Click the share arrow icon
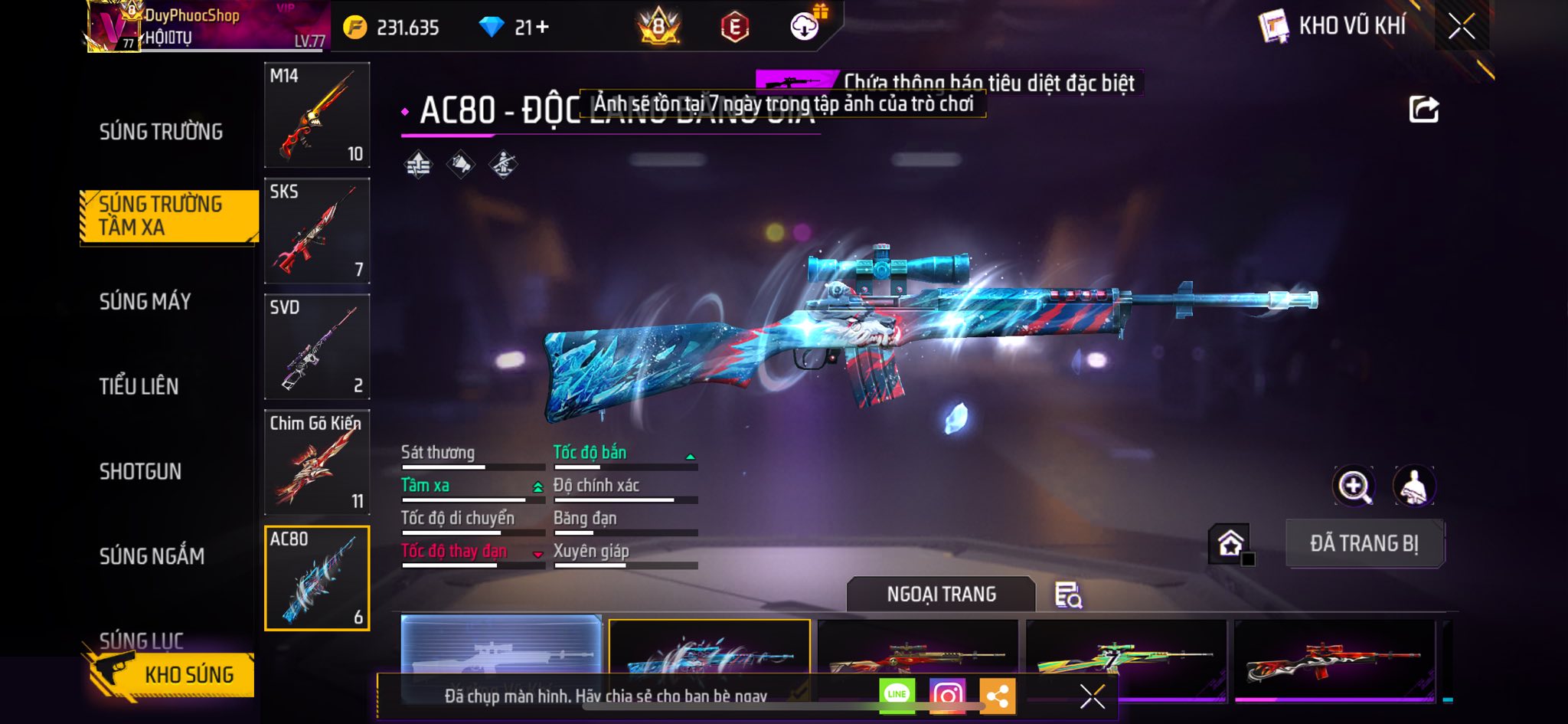1568x724 pixels. (x=1423, y=110)
